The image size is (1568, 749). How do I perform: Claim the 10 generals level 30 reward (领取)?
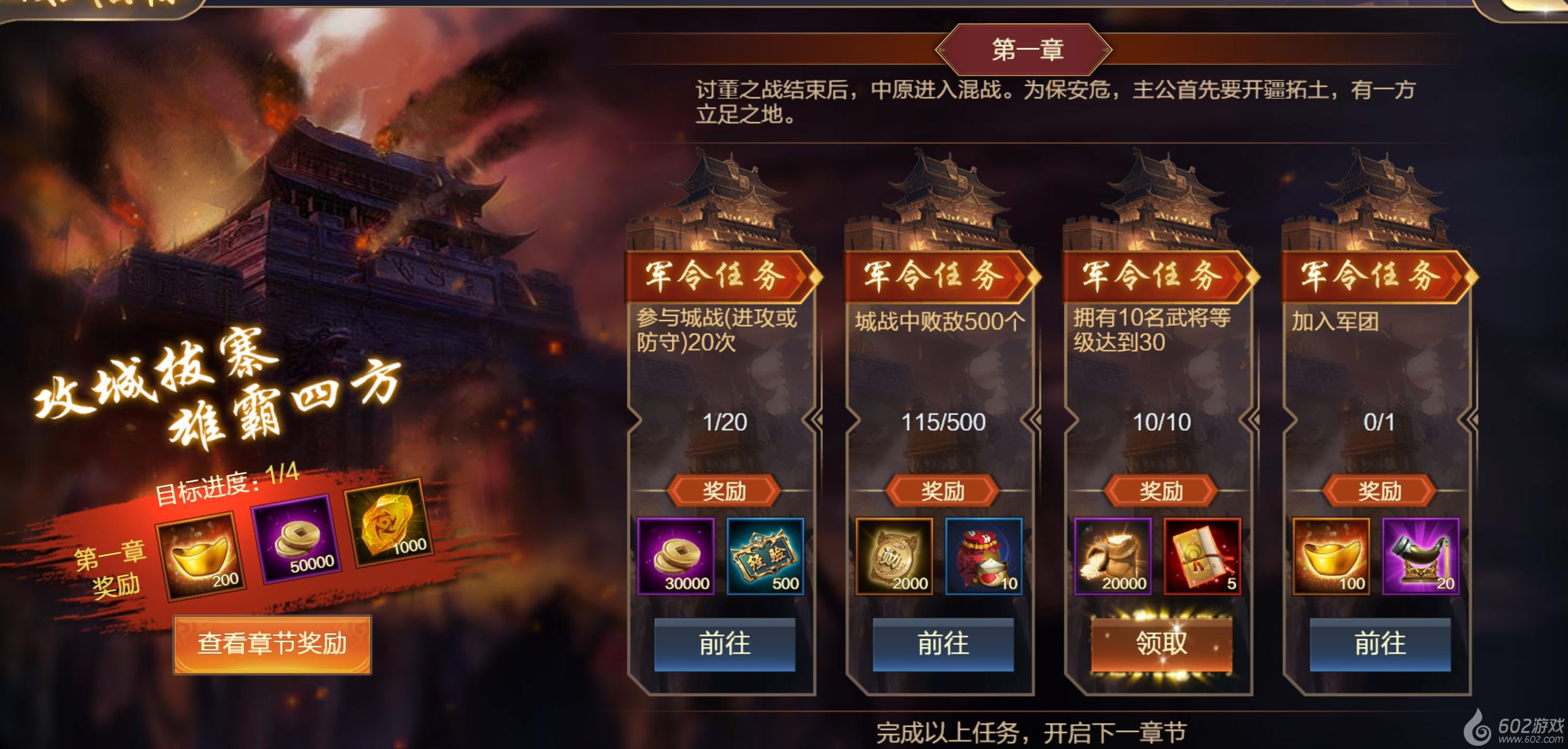tap(1161, 644)
